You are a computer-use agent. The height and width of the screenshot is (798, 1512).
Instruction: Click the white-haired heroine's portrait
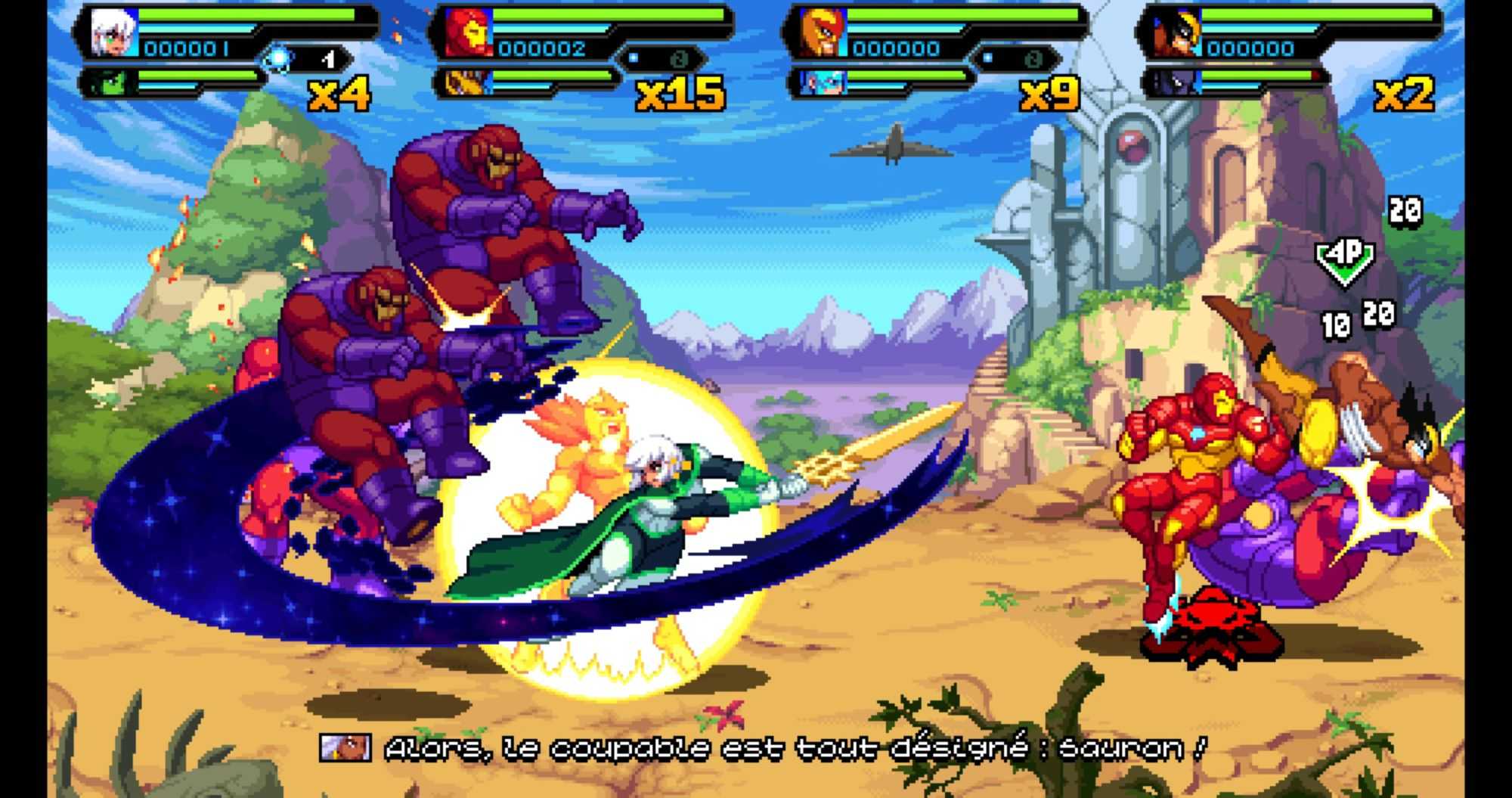[x=113, y=33]
